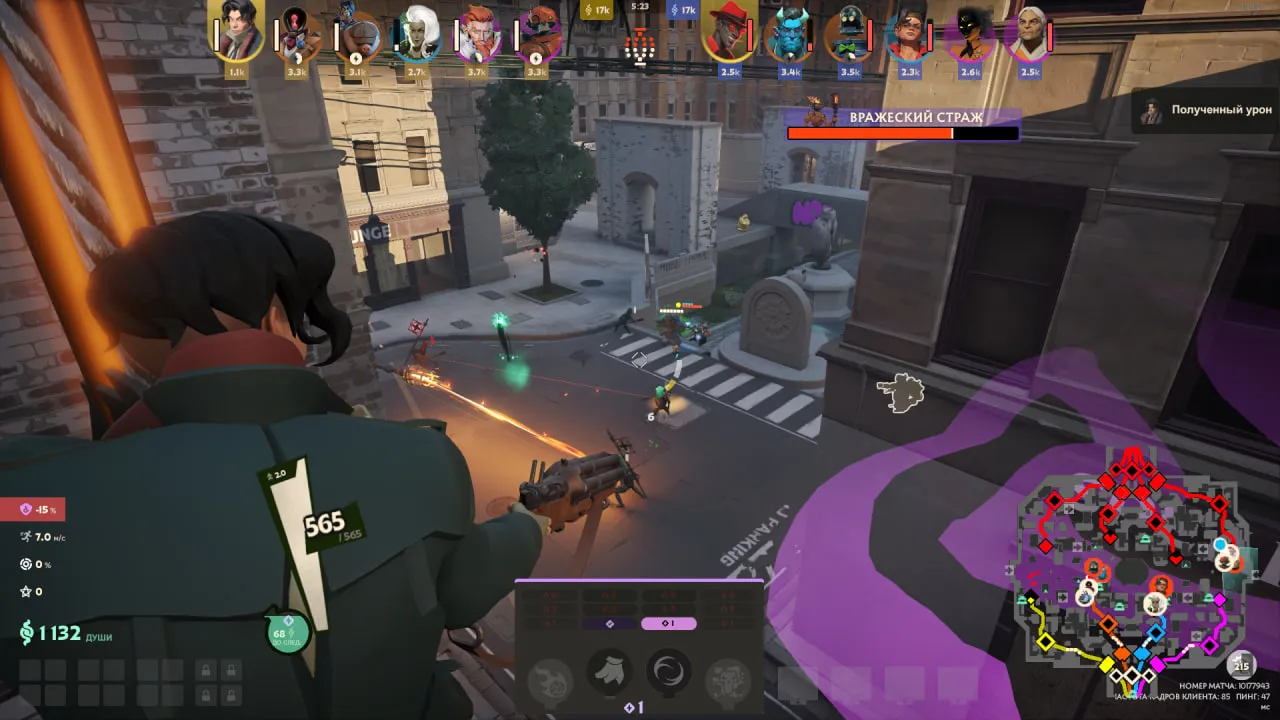Activate the feather-like second ability
Screen dimensions: 1280x720
pos(609,671)
